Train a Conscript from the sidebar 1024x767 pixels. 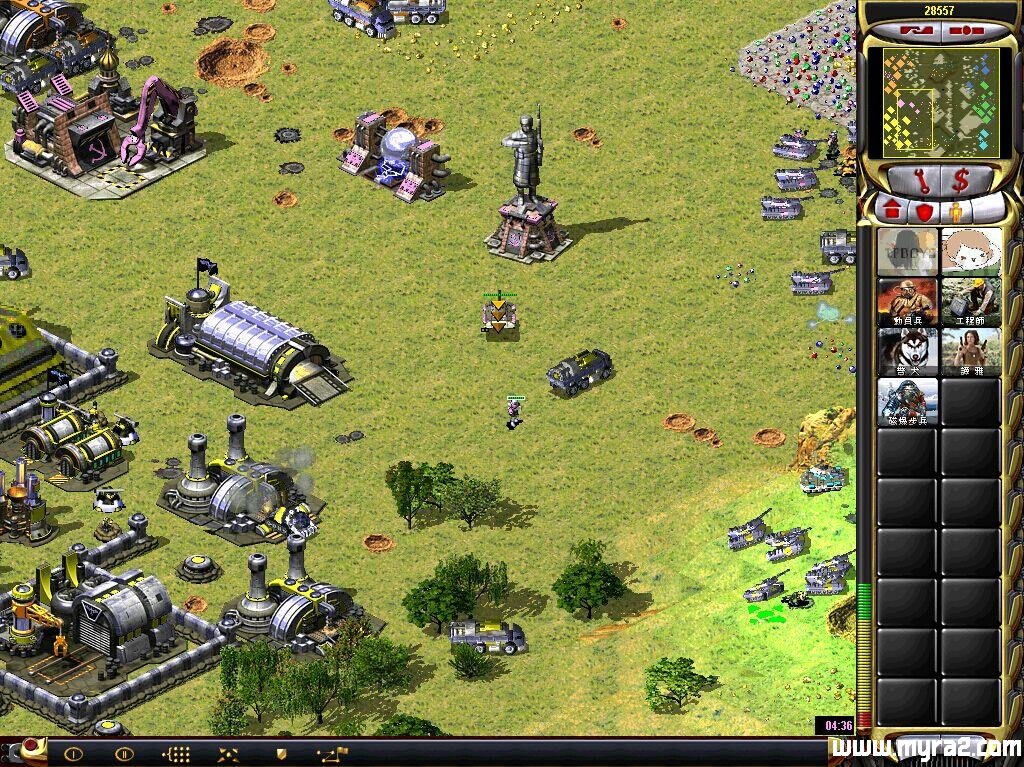(908, 302)
